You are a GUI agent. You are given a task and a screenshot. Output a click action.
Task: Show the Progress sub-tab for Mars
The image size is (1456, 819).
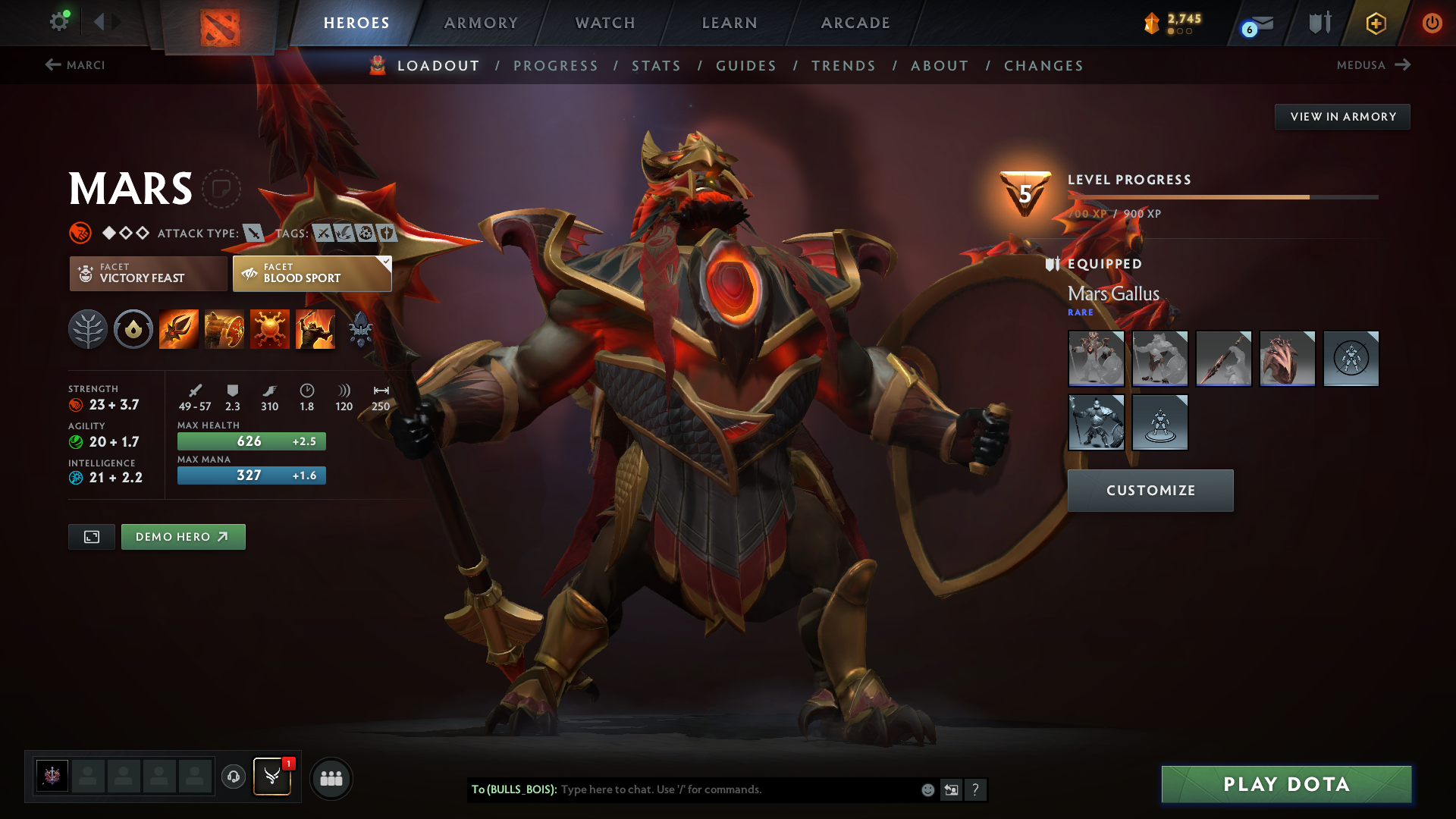[556, 66]
